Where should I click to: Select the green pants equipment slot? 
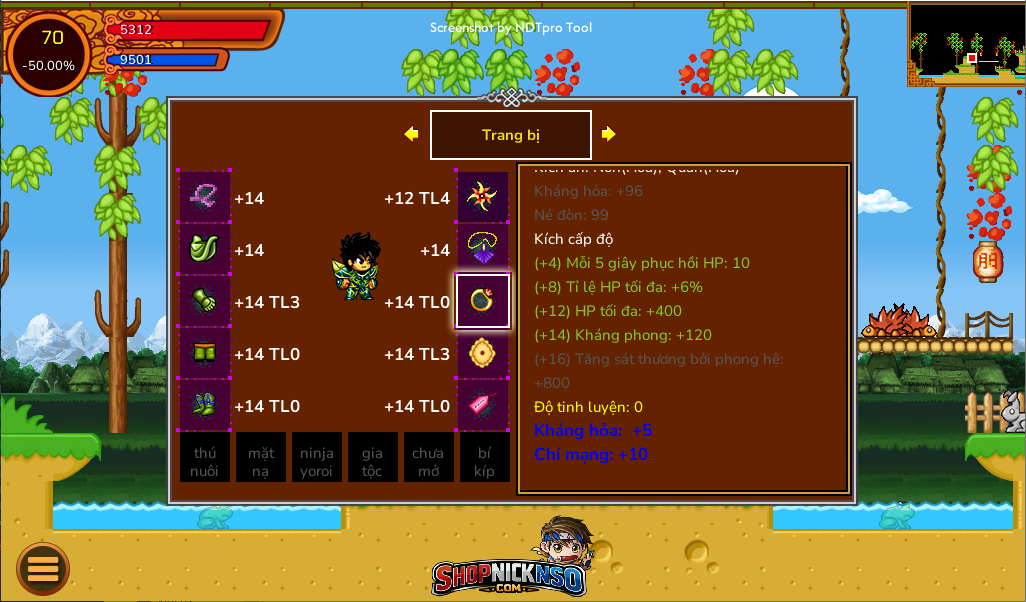pyautogui.click(x=205, y=353)
